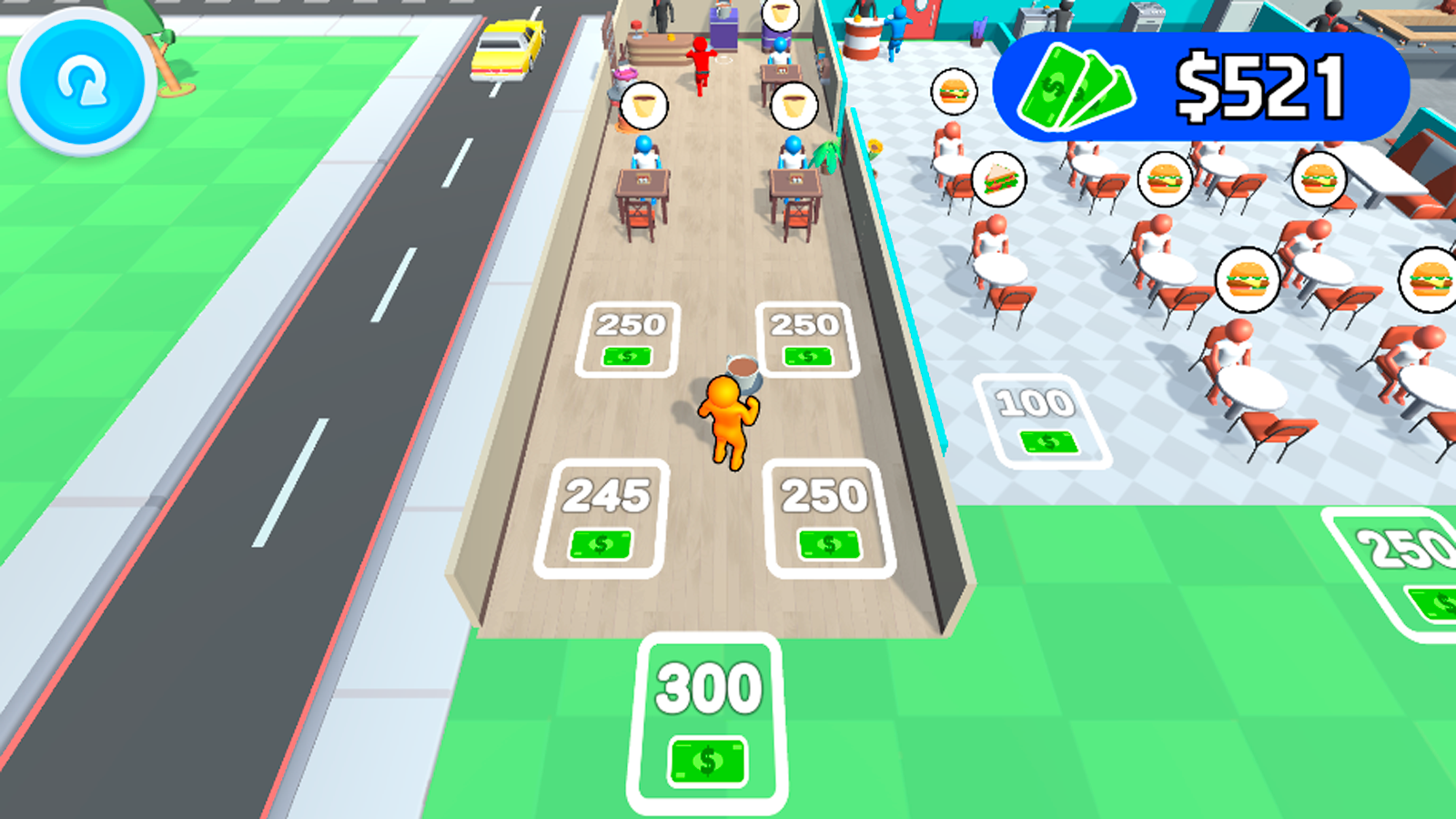The height and width of the screenshot is (819, 1456).
Task: Buy the 245 unlock pad on the wooden floor
Action: coord(602,519)
